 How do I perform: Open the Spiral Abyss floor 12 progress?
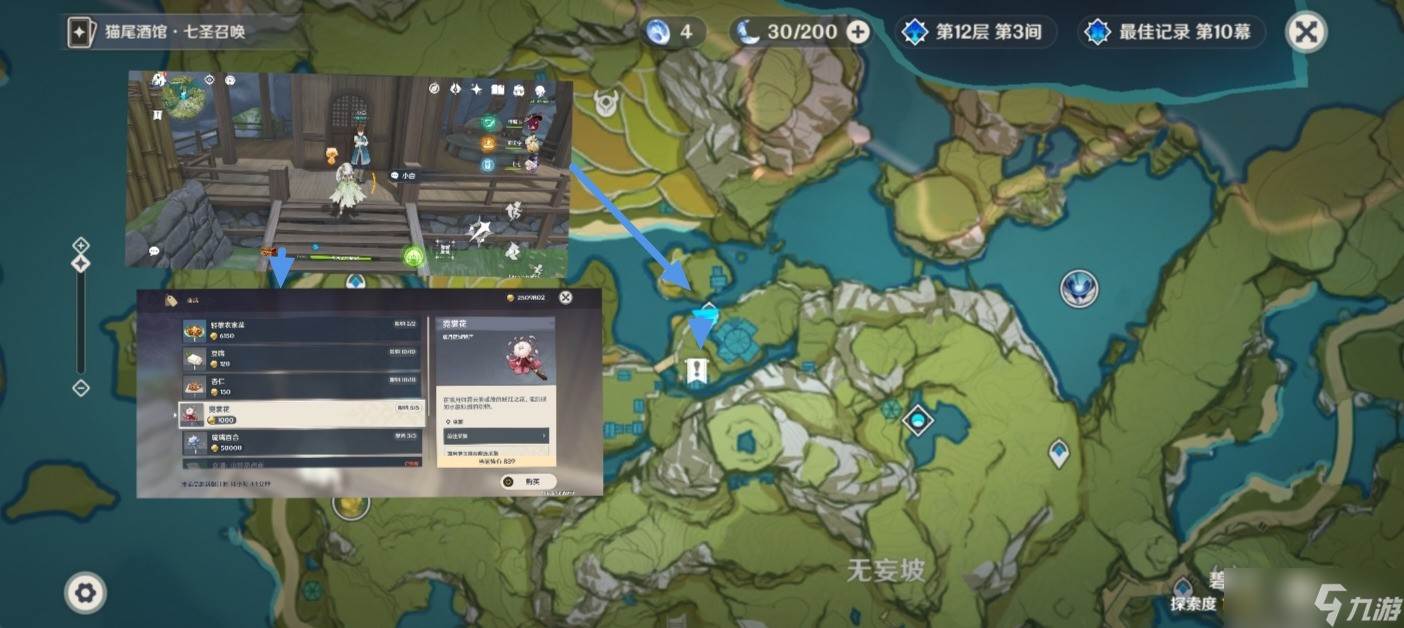[x=971, y=32]
